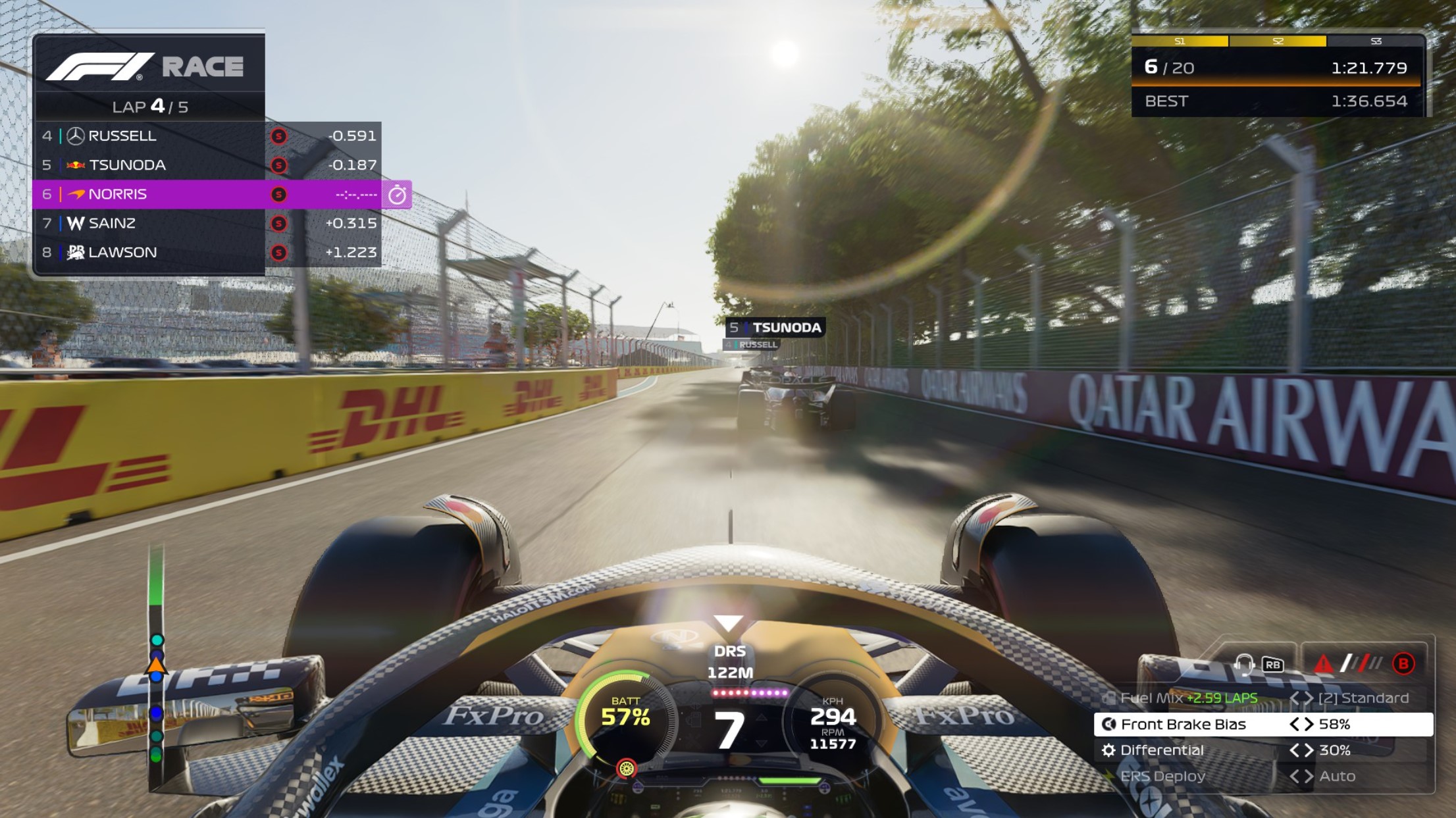This screenshot has width=1456, height=818.
Task: Click the stopwatch icon beside Norris
Action: [397, 195]
